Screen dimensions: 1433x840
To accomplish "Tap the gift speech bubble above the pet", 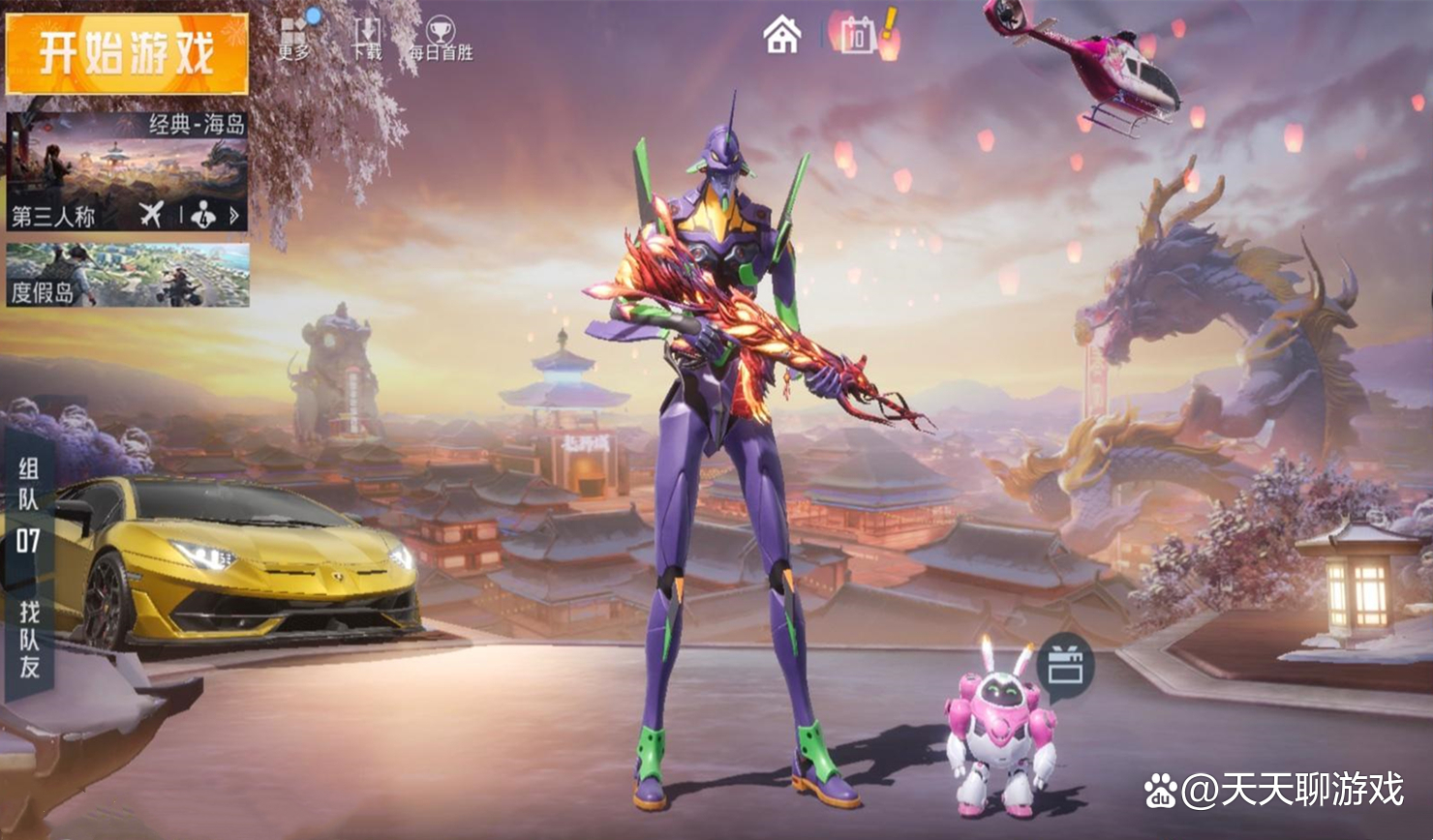I will (x=1065, y=666).
